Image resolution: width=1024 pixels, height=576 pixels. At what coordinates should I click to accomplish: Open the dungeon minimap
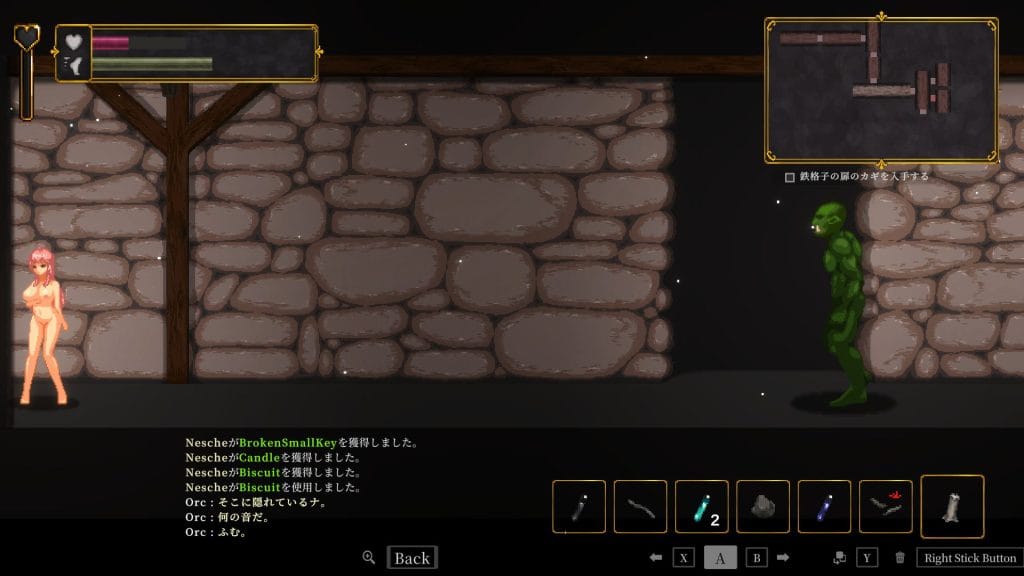pyautogui.click(x=880, y=89)
